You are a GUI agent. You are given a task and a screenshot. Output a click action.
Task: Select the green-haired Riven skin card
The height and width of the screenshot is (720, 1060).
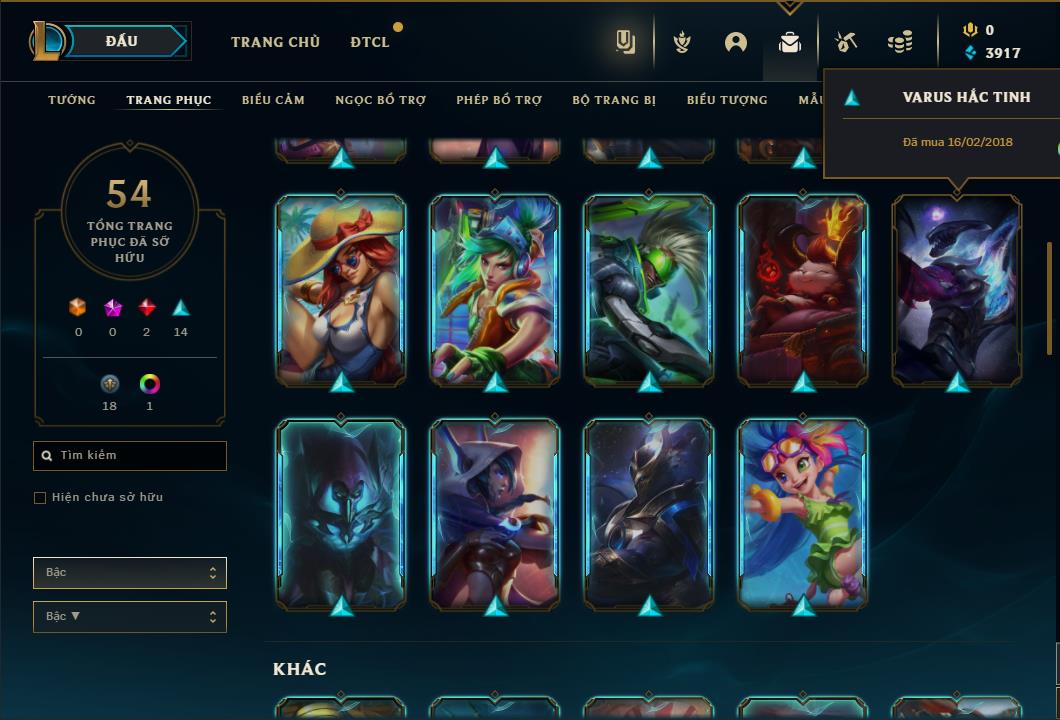pos(495,290)
